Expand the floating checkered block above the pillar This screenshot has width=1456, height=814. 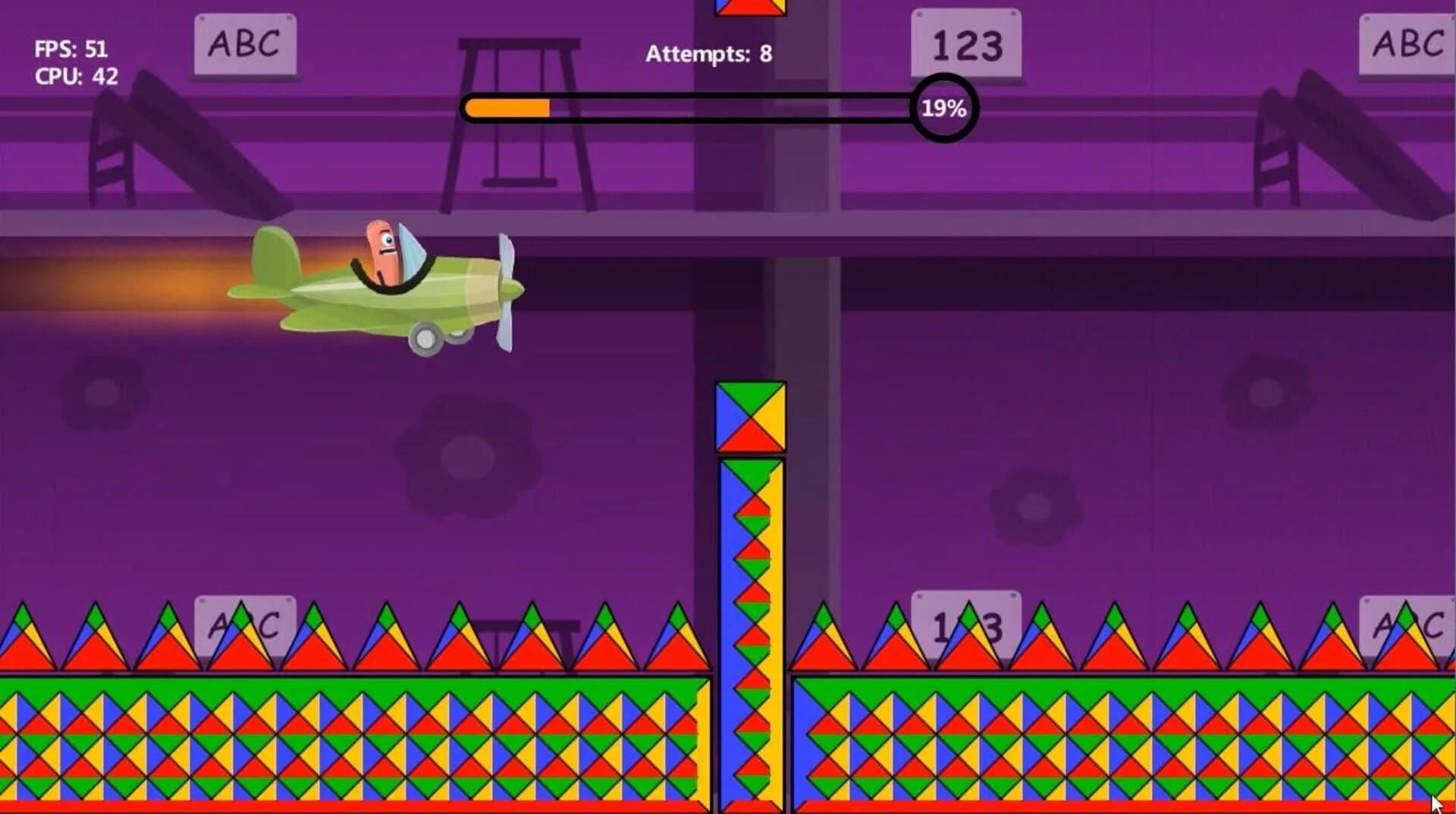tap(751, 415)
